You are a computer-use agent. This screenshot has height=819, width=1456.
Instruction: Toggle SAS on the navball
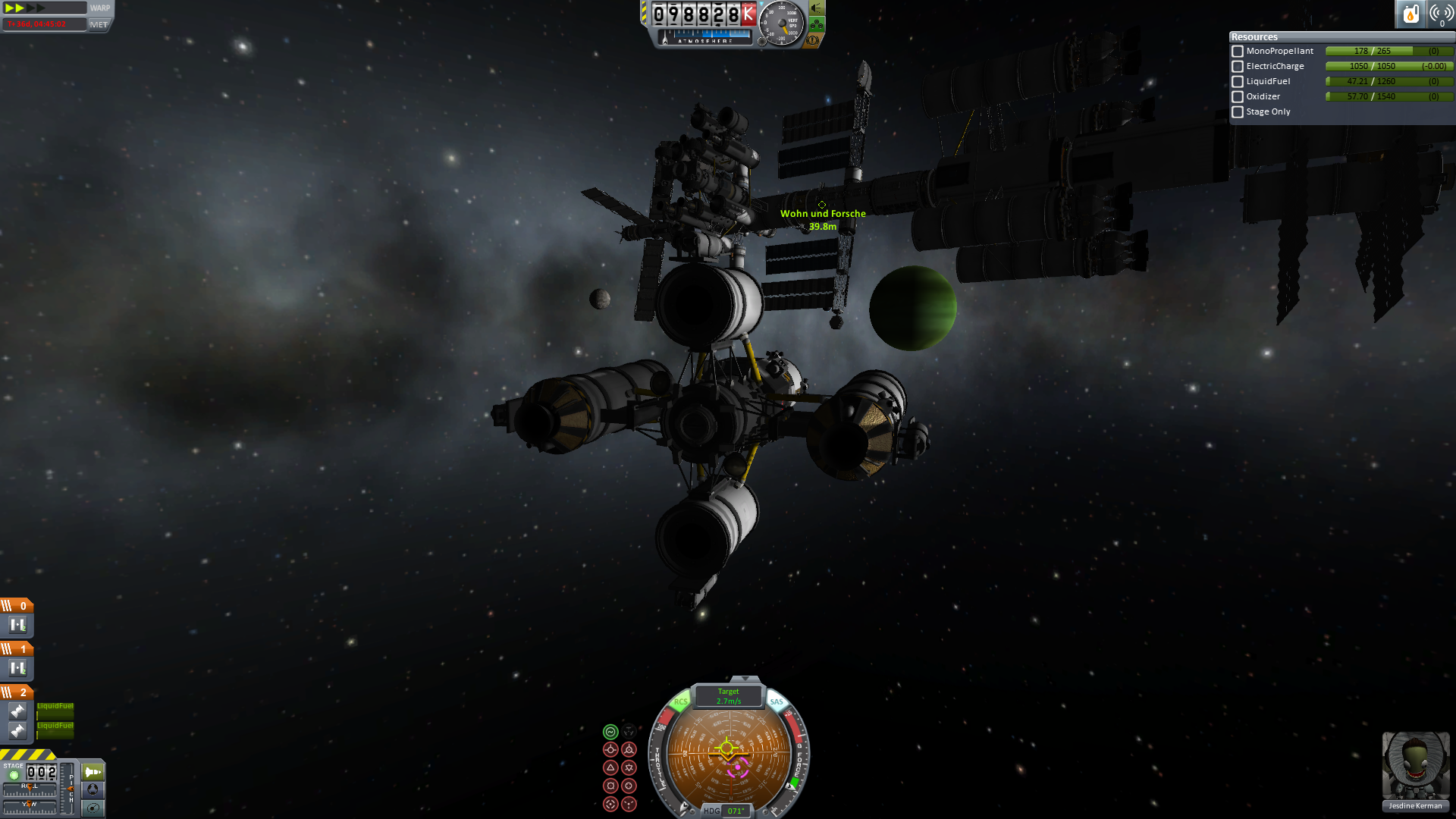click(777, 702)
